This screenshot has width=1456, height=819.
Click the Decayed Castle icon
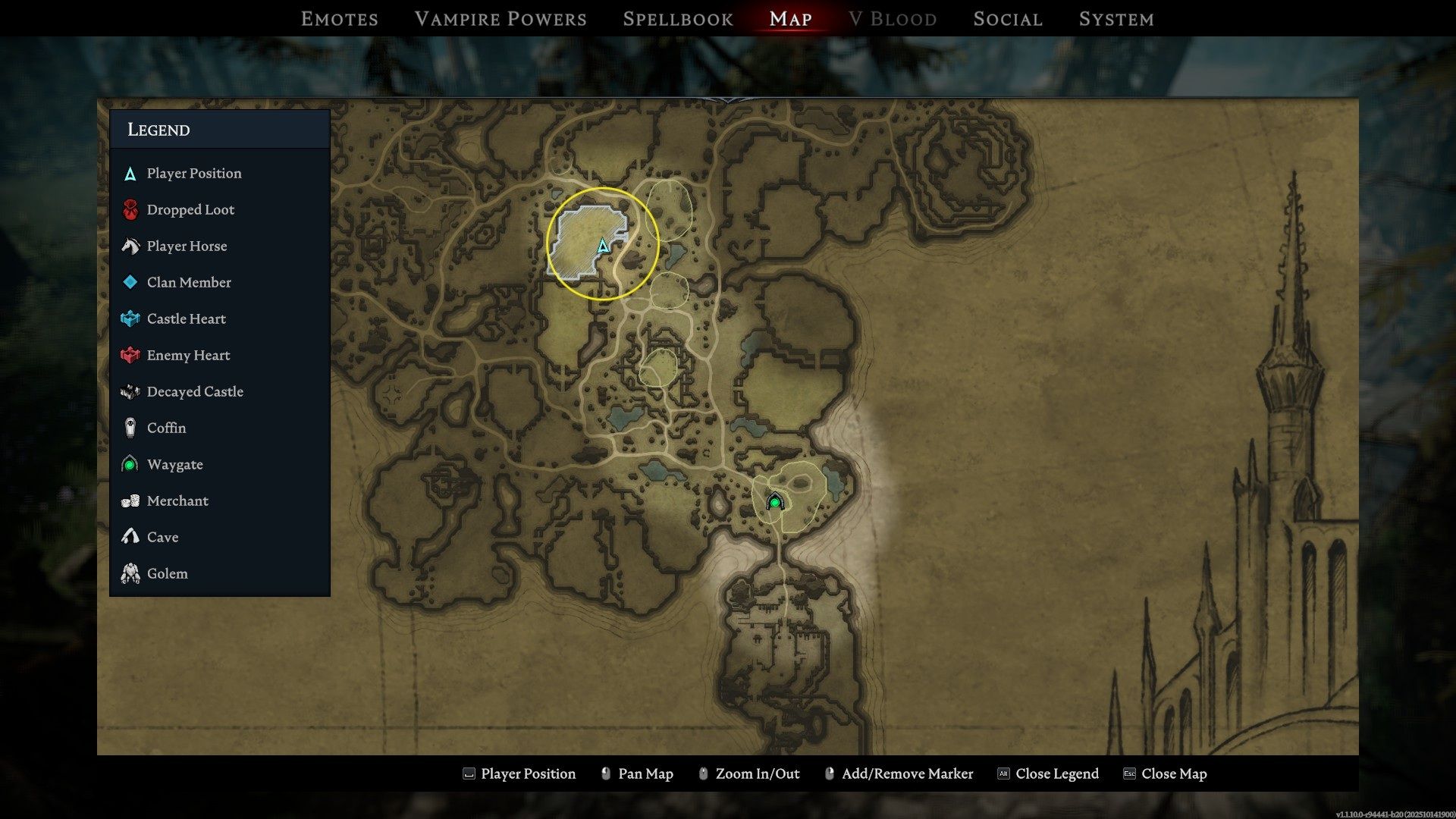pos(130,391)
